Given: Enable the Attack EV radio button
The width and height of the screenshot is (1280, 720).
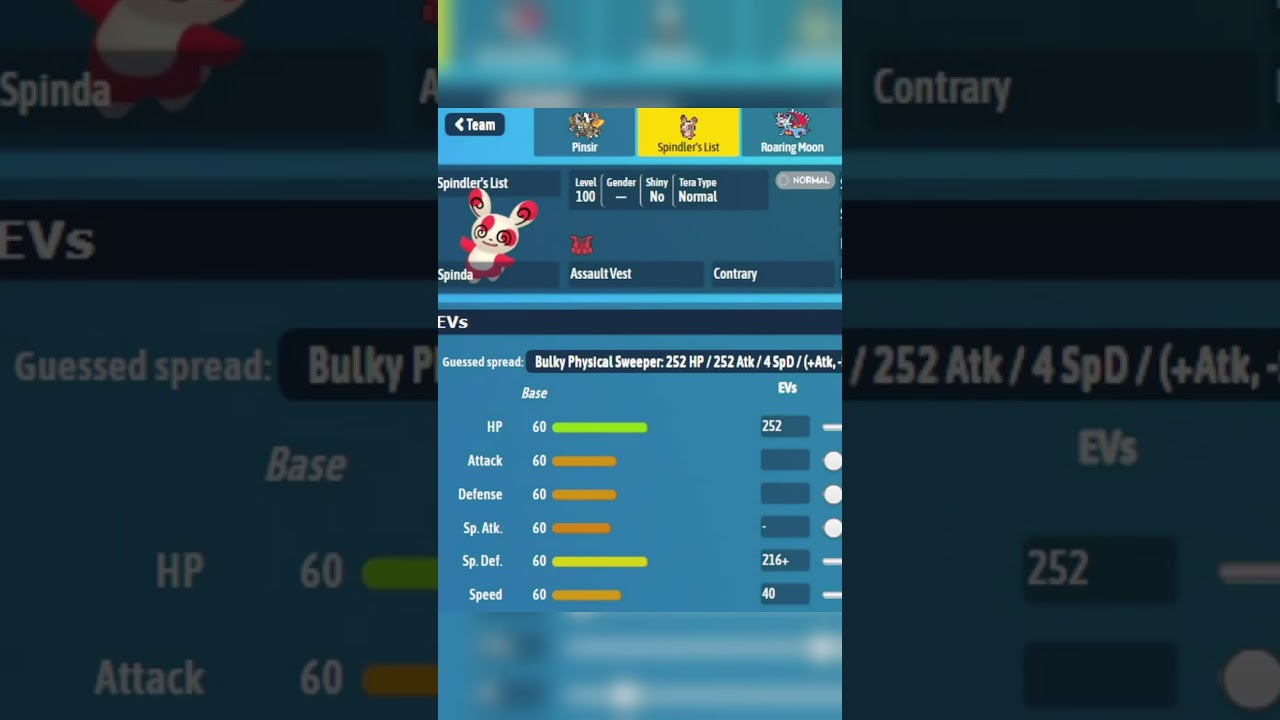Looking at the screenshot, I should tap(832, 461).
